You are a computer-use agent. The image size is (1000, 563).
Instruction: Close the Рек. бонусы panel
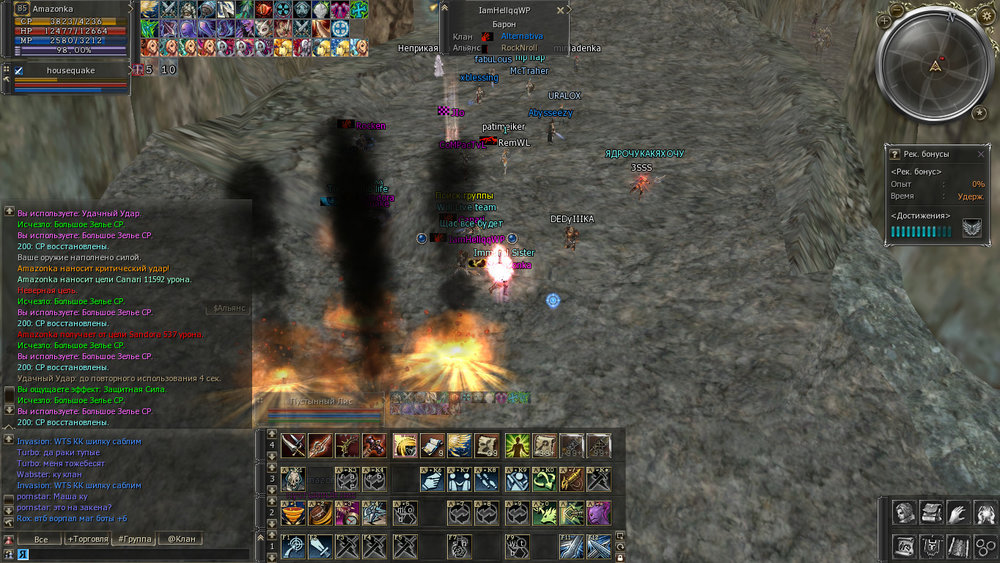(980, 154)
